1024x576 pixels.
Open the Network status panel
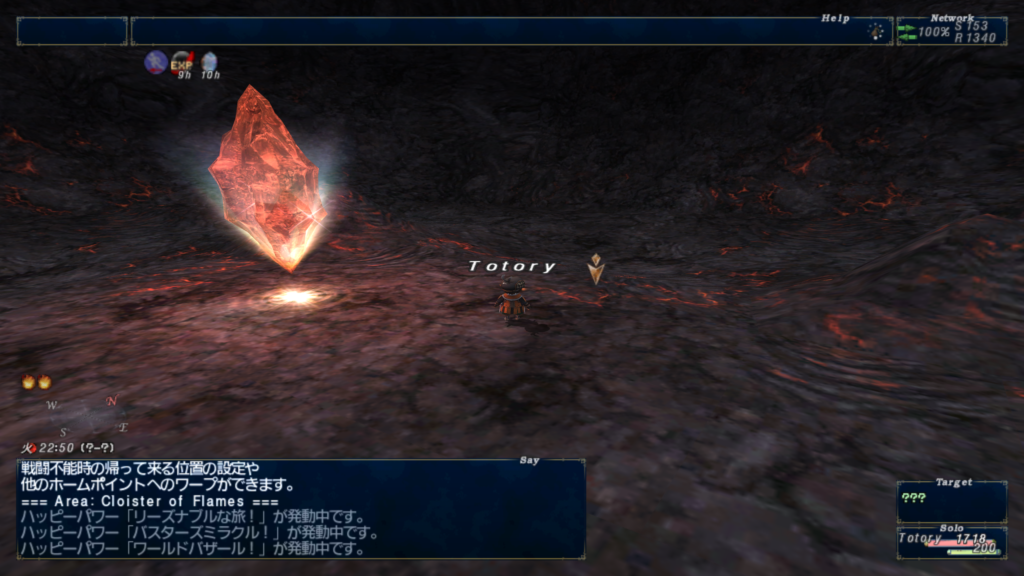point(950,31)
